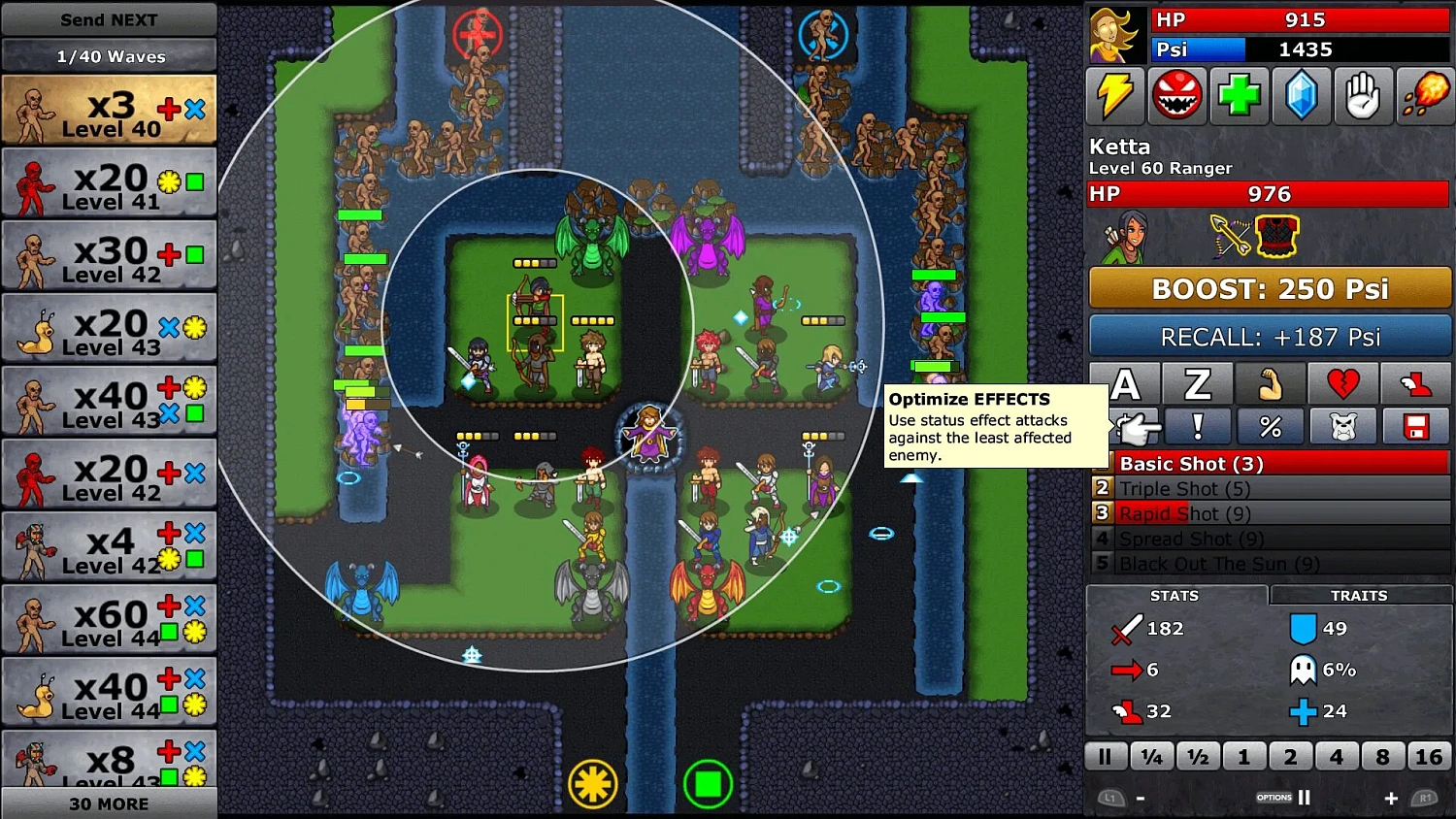Image resolution: width=1456 pixels, height=819 pixels.
Task: Click the broken heart targeting icon
Action: pyautogui.click(x=1343, y=383)
